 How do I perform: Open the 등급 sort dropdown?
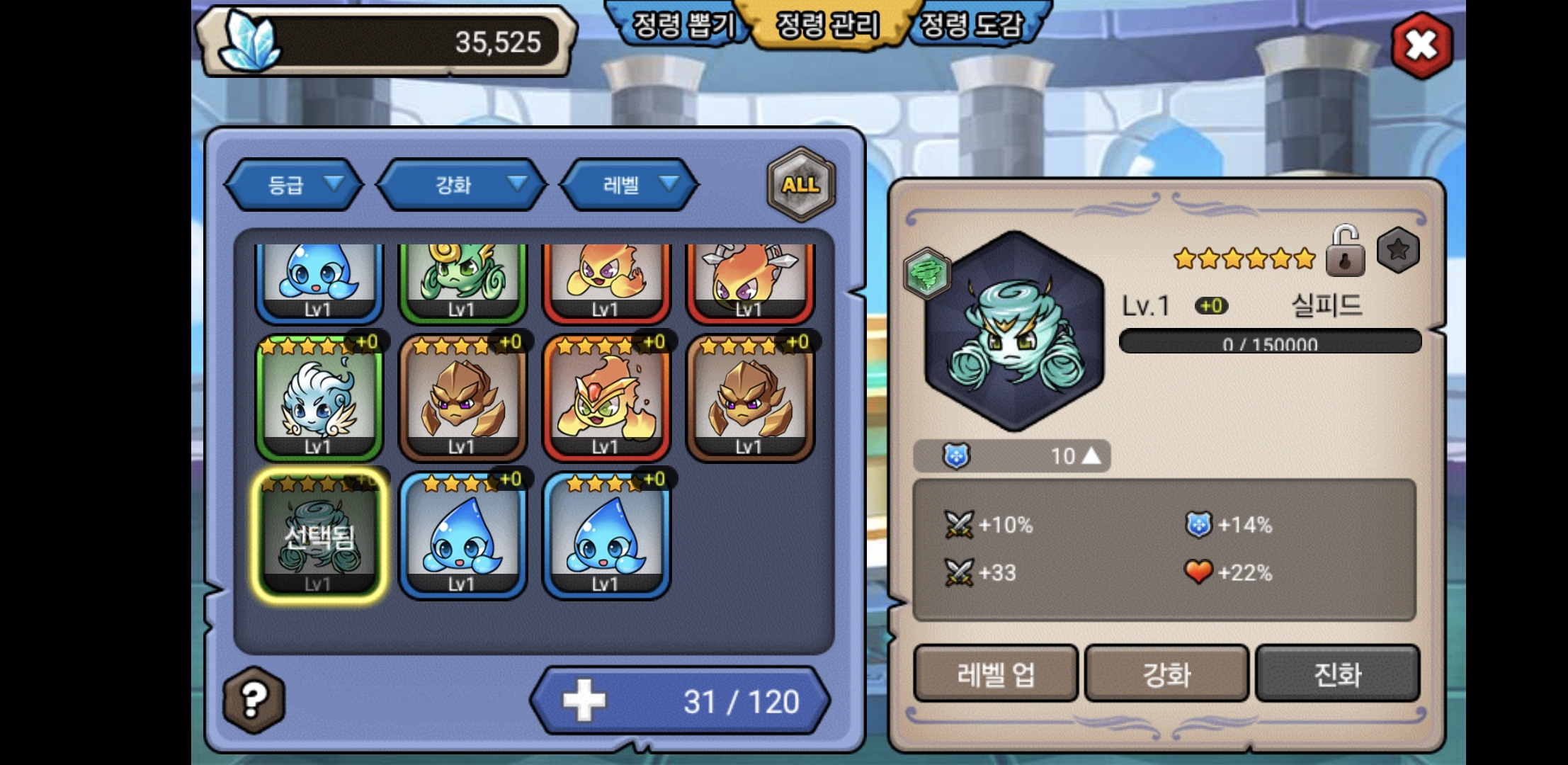click(294, 185)
